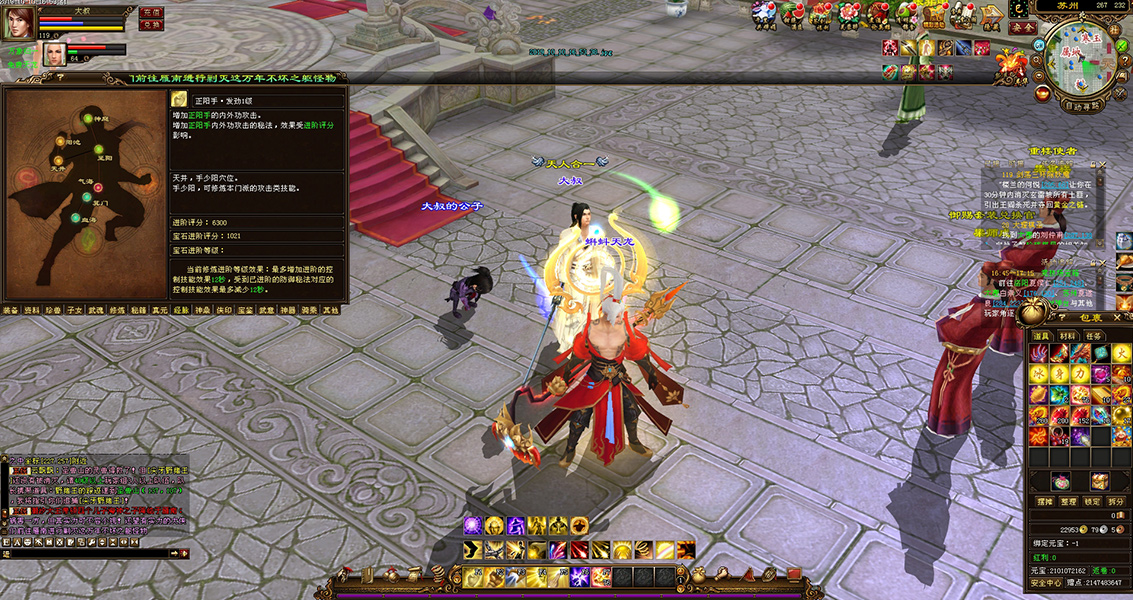Open the 任务 tab in the bag
The width and height of the screenshot is (1133, 600).
coord(1095,336)
